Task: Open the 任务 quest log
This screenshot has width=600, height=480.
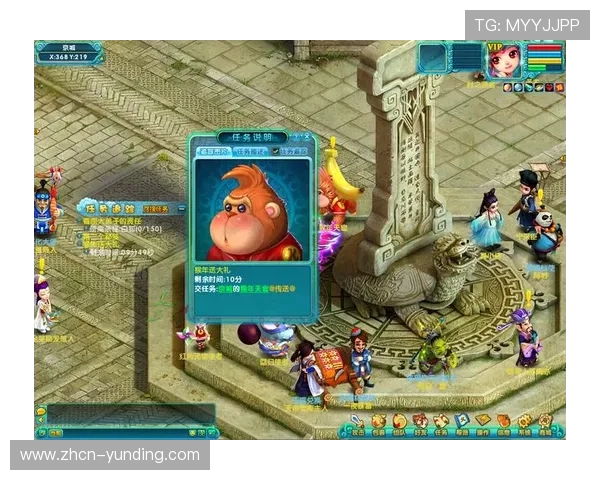Action: (x=441, y=422)
